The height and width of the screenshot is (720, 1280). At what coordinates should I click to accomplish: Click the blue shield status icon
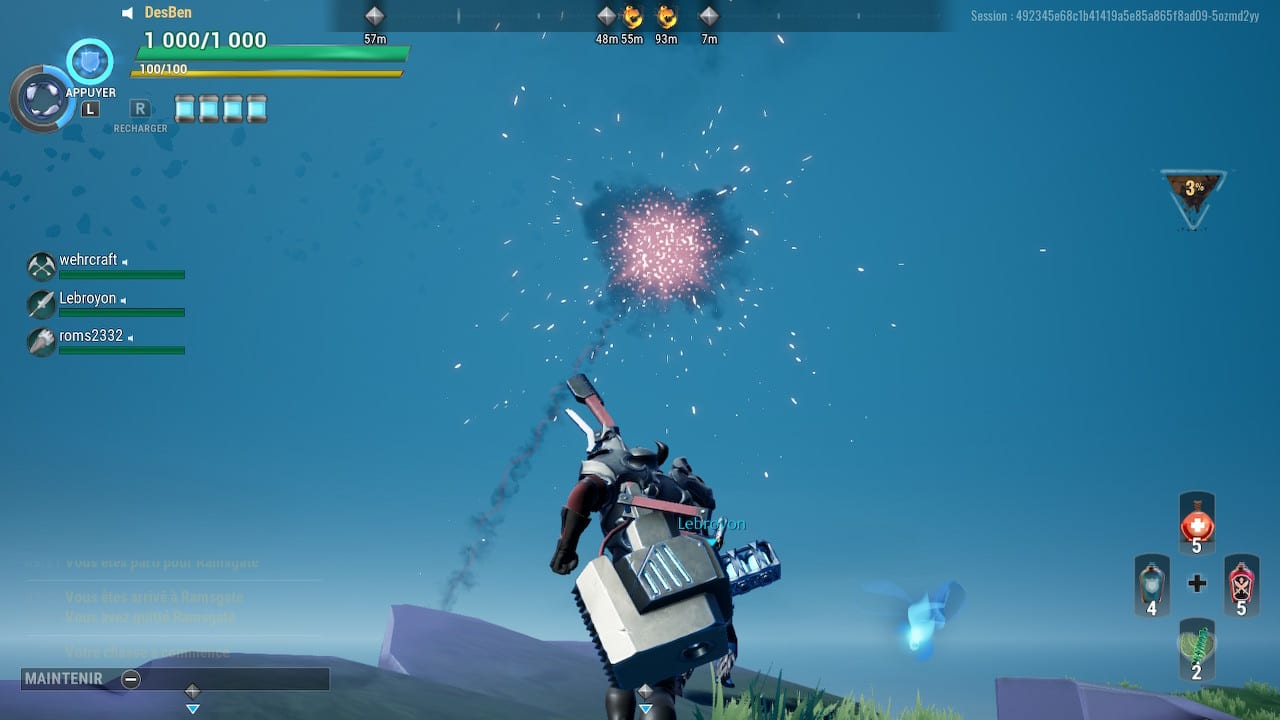pos(90,61)
